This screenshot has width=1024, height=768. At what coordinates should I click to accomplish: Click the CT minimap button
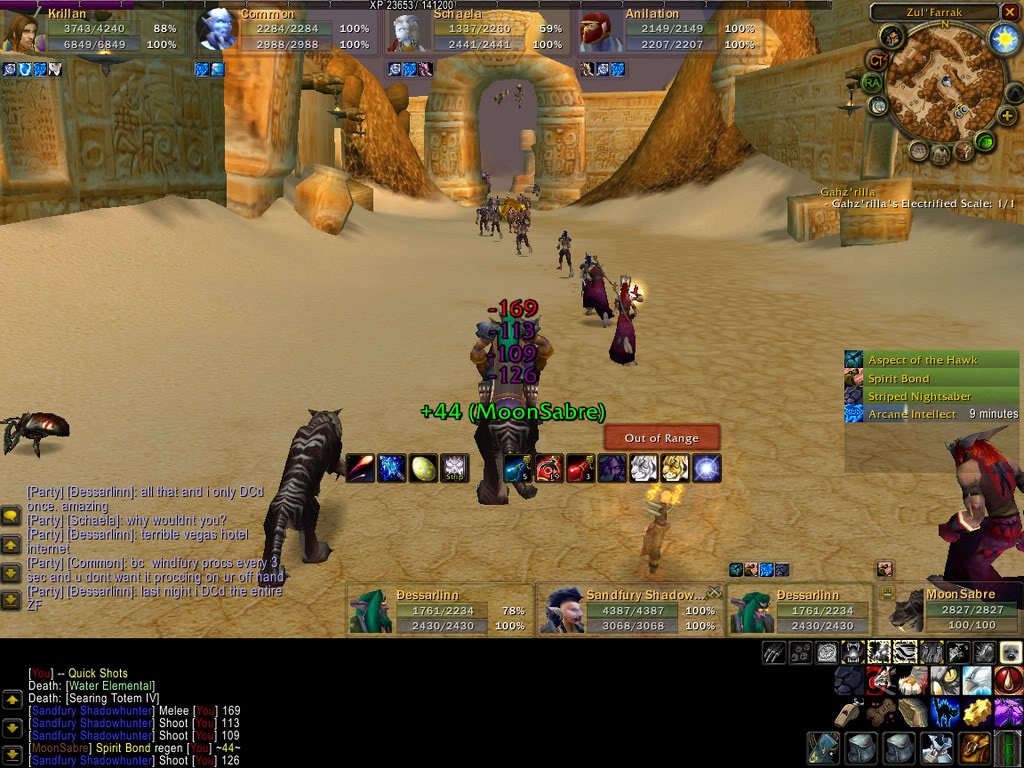877,60
